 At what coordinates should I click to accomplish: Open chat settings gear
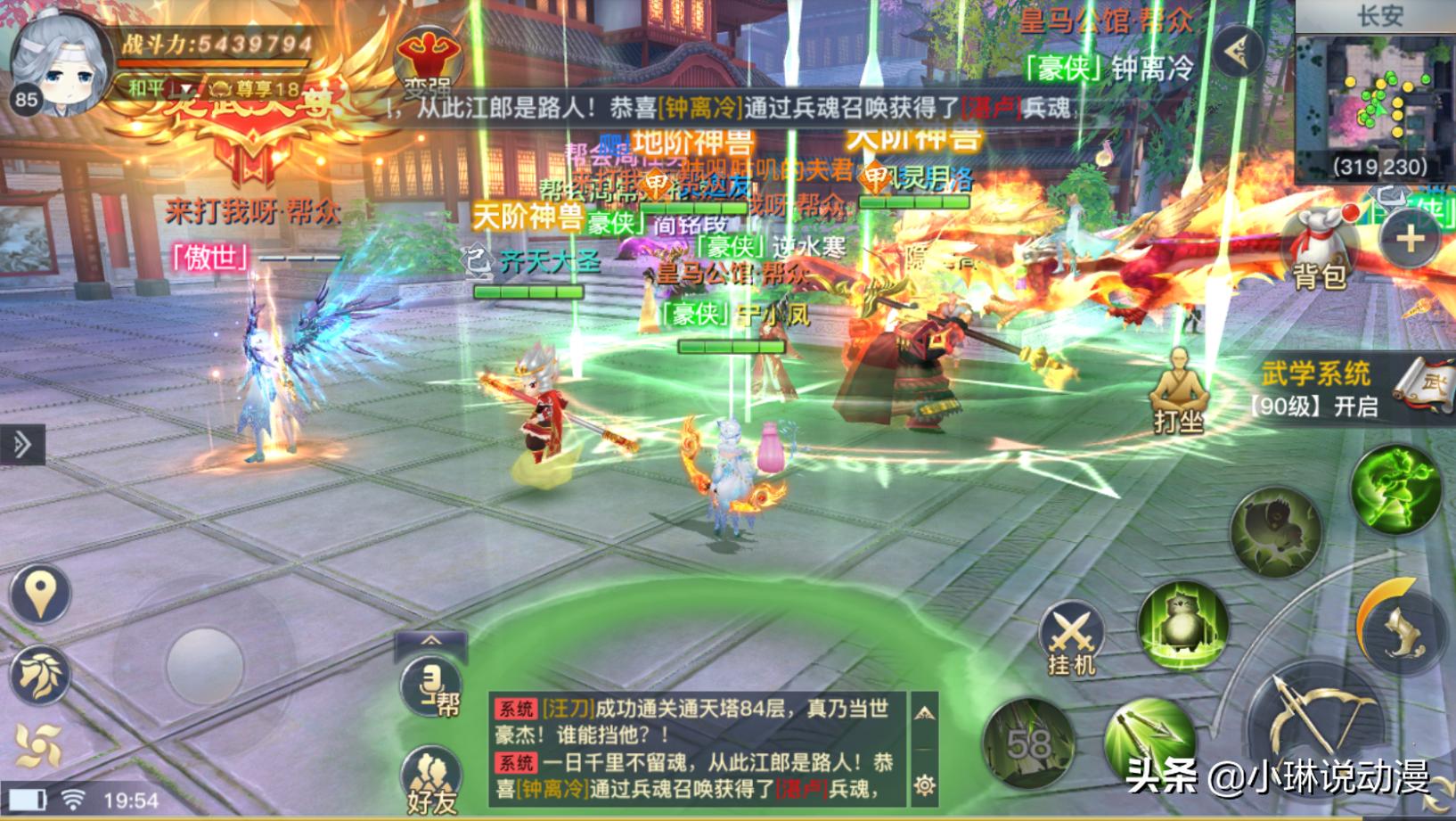924,784
